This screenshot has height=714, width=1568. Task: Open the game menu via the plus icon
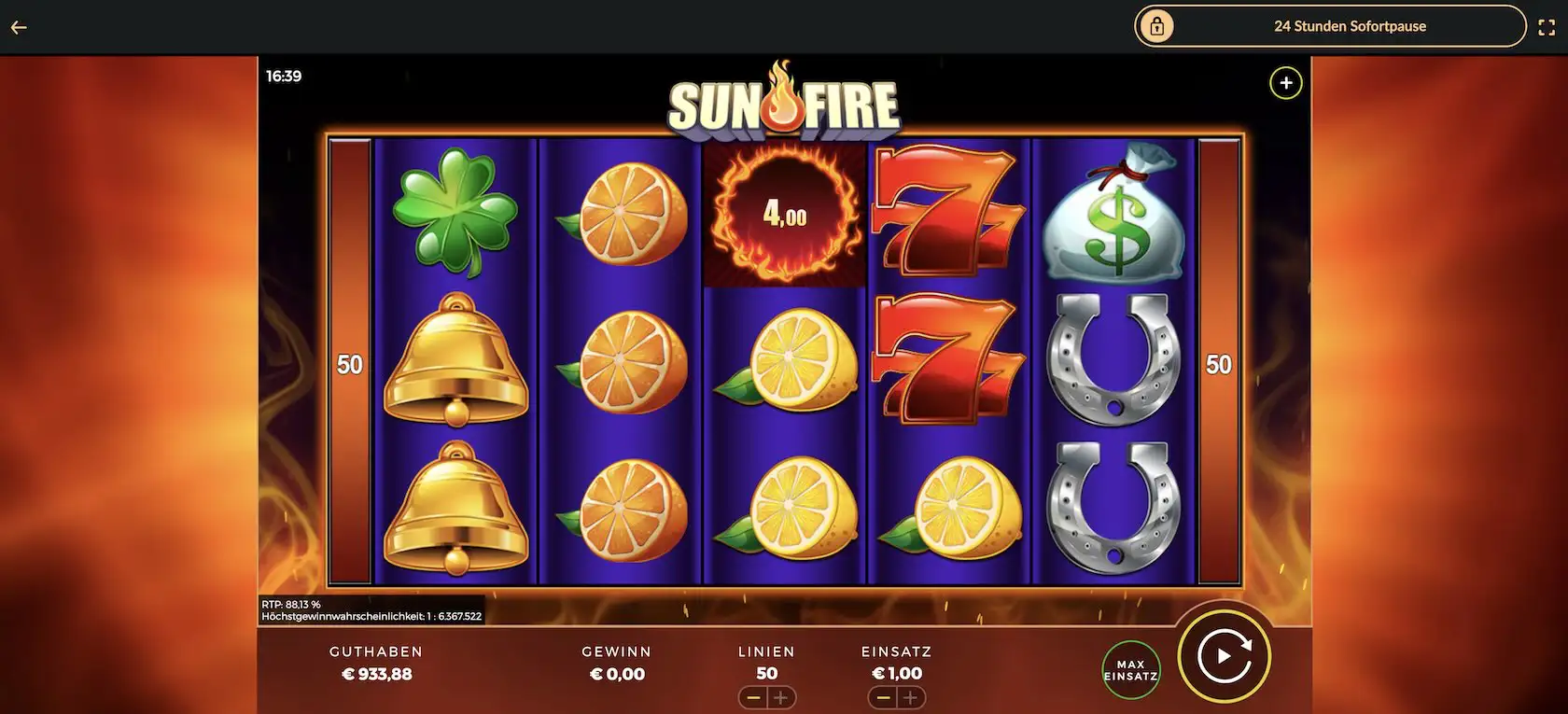coord(1285,82)
